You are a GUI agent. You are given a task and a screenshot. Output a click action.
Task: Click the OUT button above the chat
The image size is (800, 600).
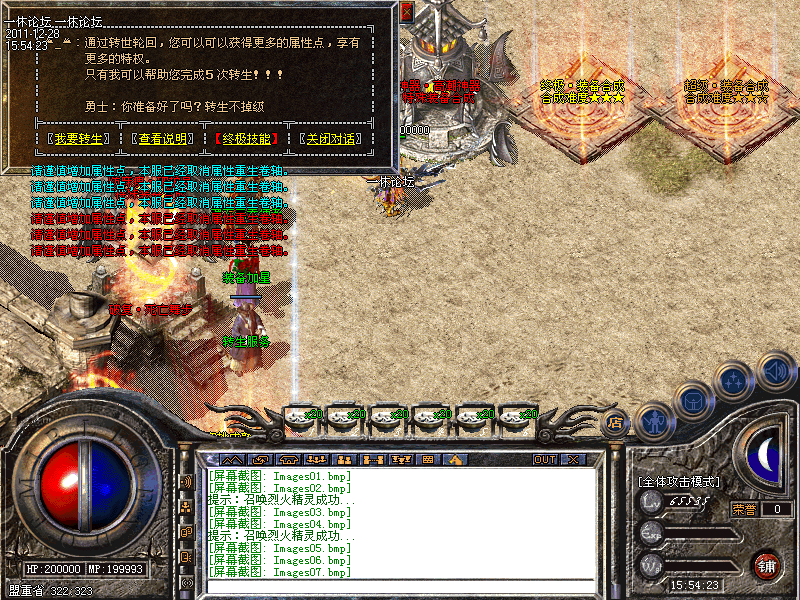click(544, 460)
